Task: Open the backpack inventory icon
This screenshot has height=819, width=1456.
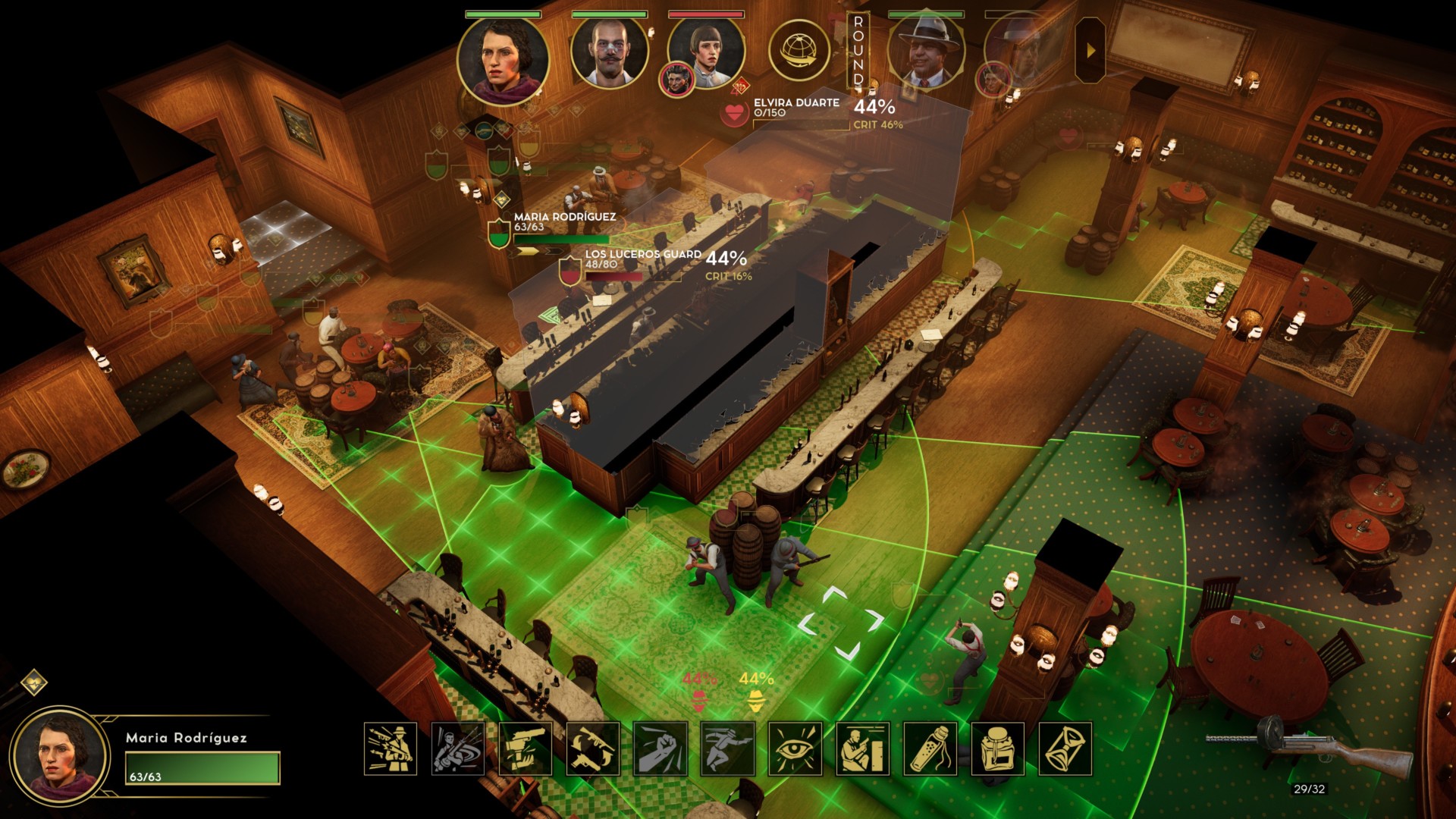Action: pos(998,748)
